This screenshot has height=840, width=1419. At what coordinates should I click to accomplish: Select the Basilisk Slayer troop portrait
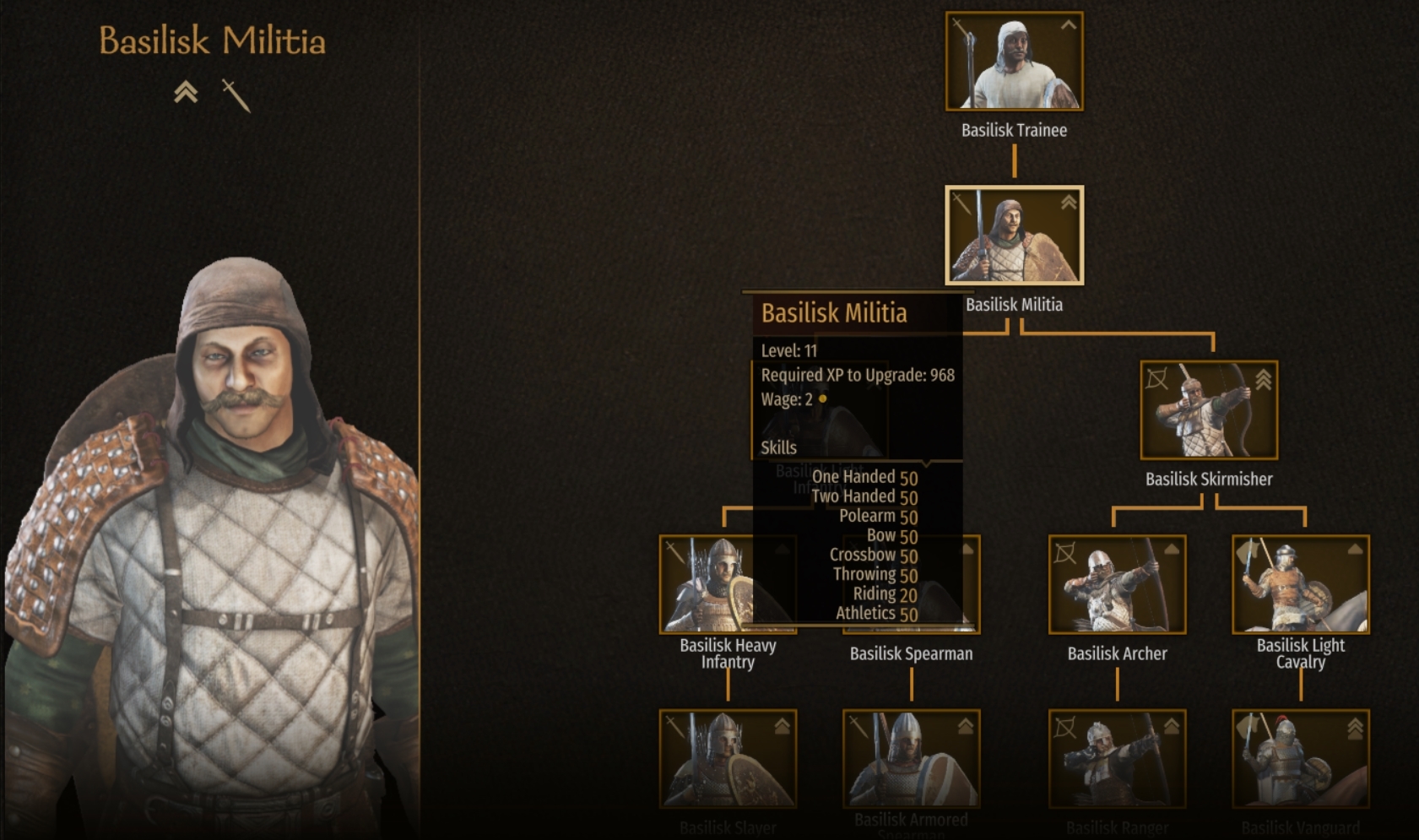point(727,758)
